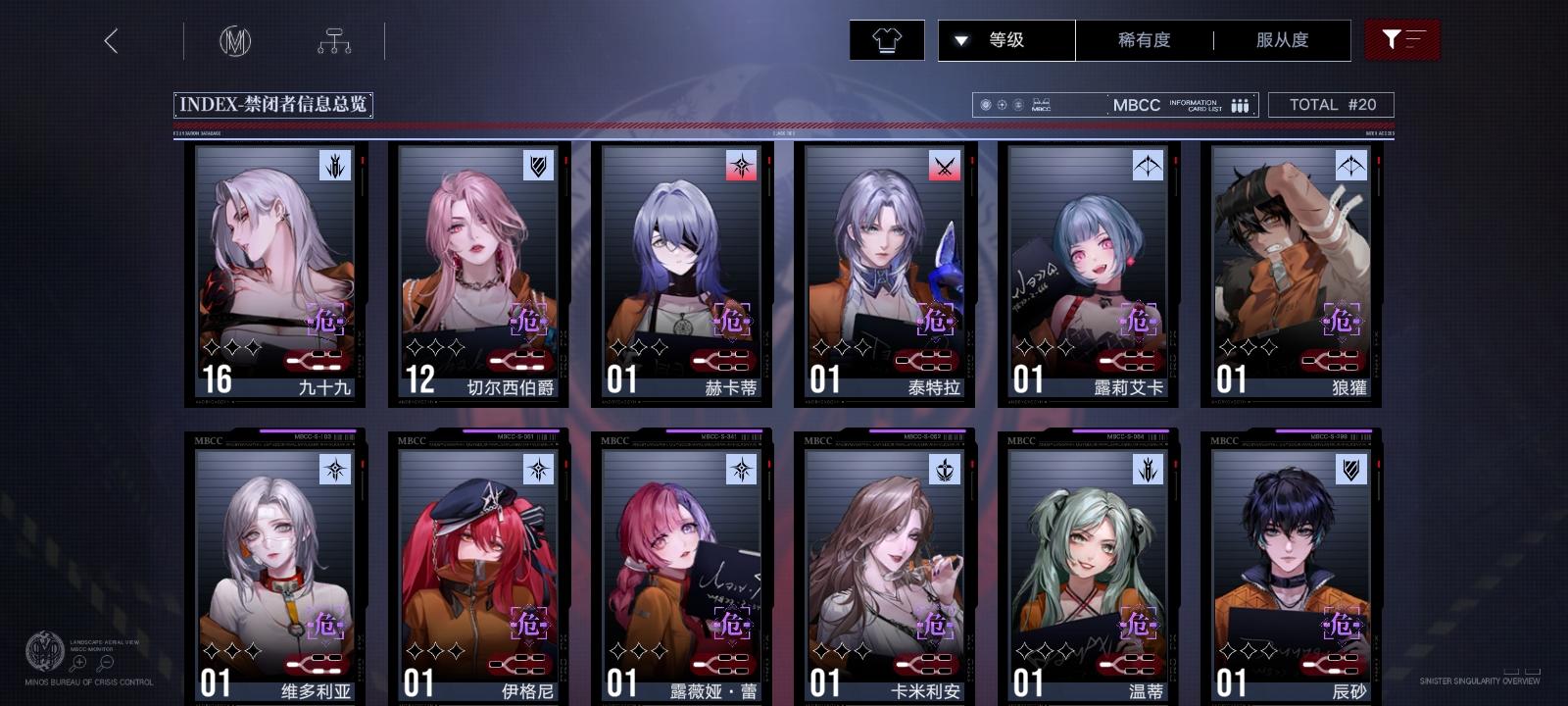Viewport: 1568px width, 706px height.
Task: Click the shirt costume icon in the top bar
Action: pyautogui.click(x=888, y=40)
